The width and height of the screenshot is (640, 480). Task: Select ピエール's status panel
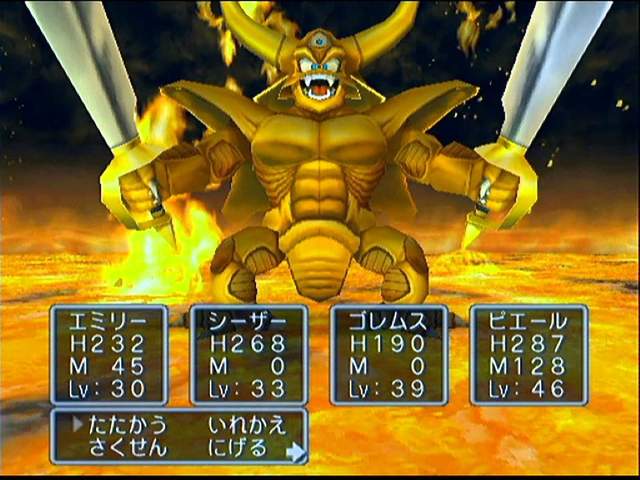528,355
